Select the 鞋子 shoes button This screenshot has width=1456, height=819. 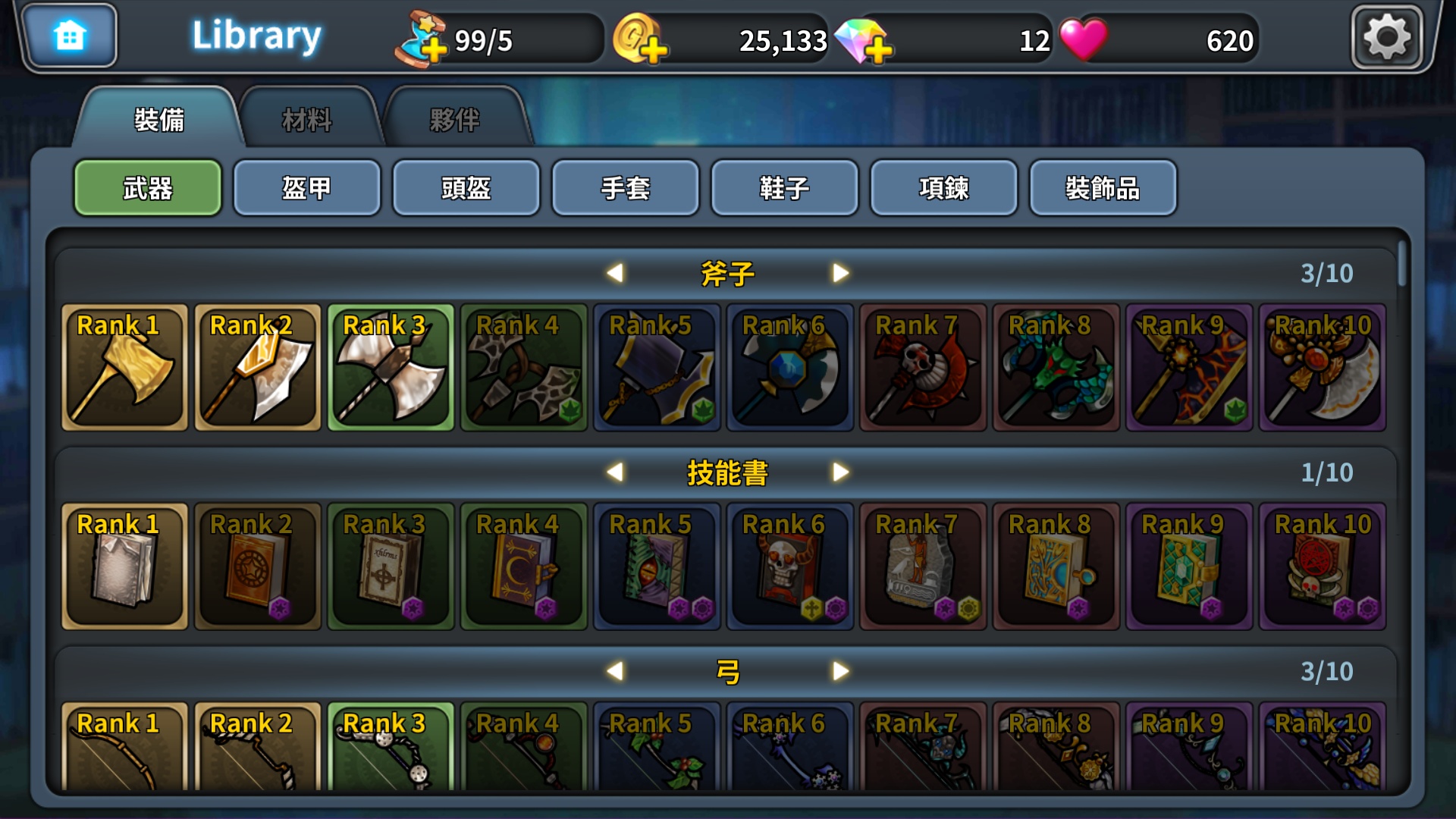pyautogui.click(x=785, y=188)
